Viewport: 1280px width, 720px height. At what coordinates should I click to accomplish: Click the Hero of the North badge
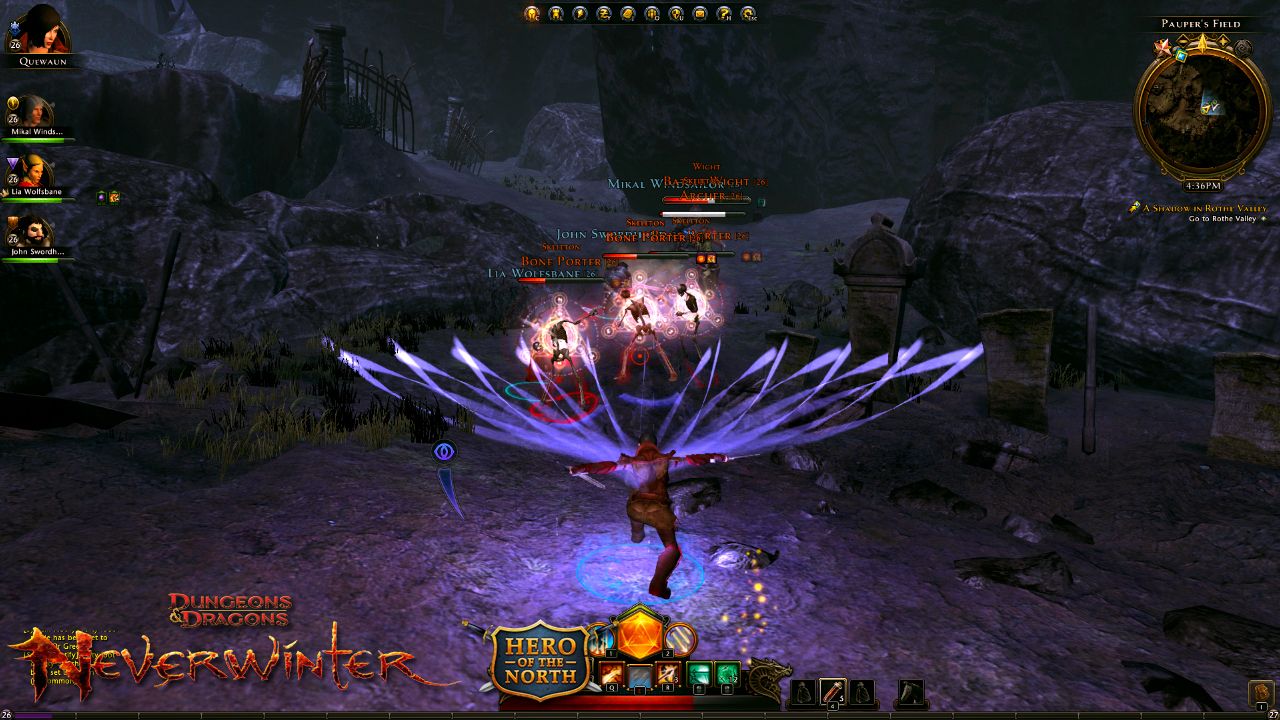point(539,660)
